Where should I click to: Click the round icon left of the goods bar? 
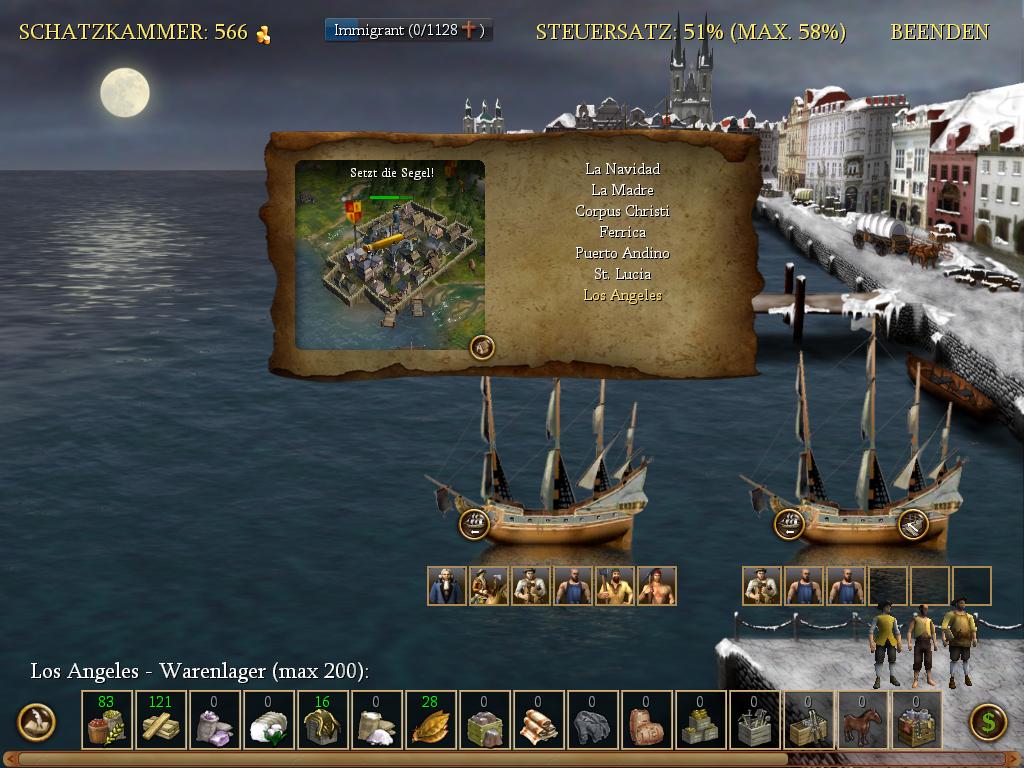(37, 721)
